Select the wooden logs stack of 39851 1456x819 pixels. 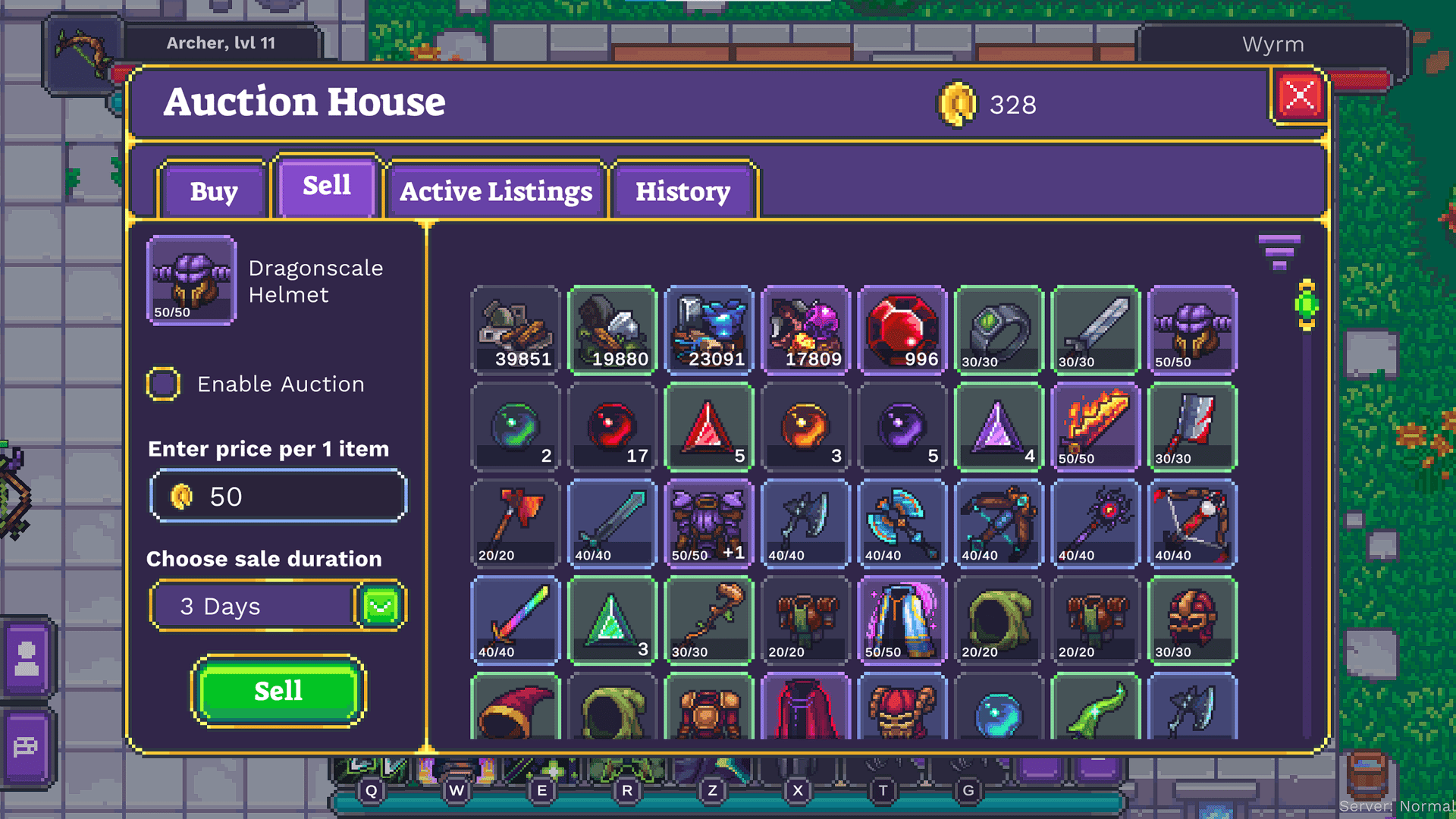pyautogui.click(x=516, y=331)
